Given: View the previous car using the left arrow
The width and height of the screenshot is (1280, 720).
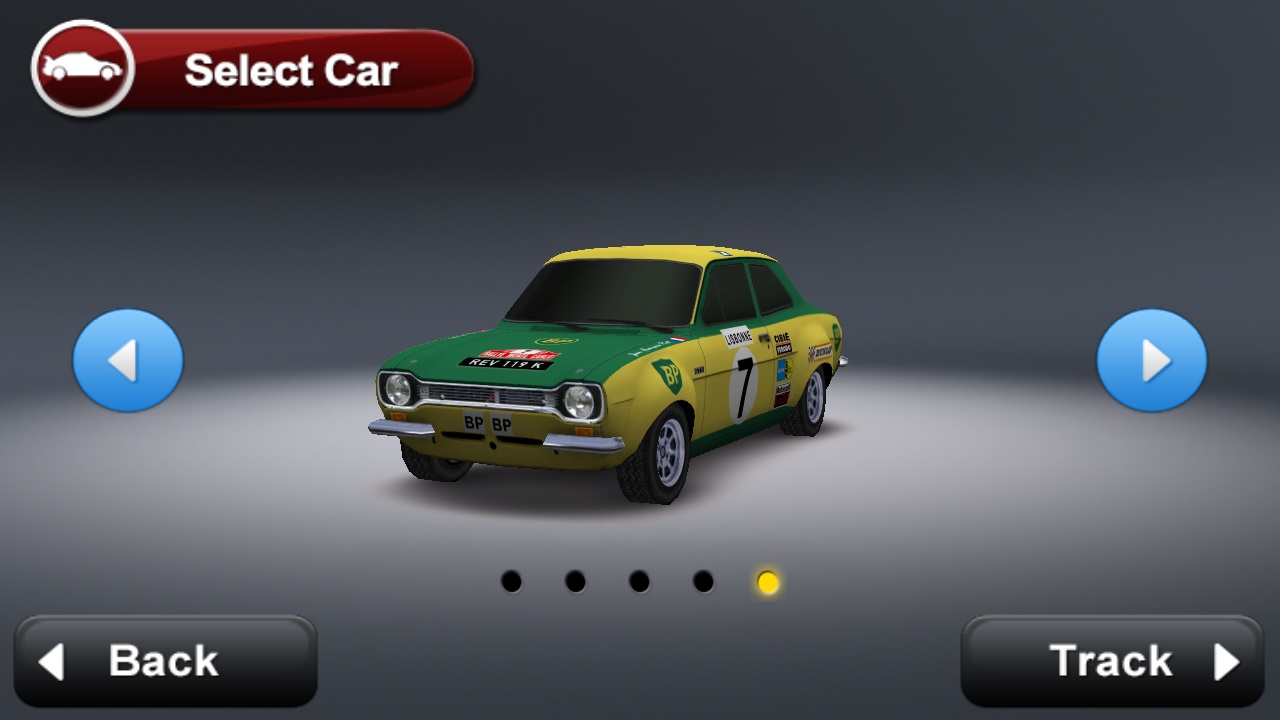Looking at the screenshot, I should pyautogui.click(x=127, y=360).
